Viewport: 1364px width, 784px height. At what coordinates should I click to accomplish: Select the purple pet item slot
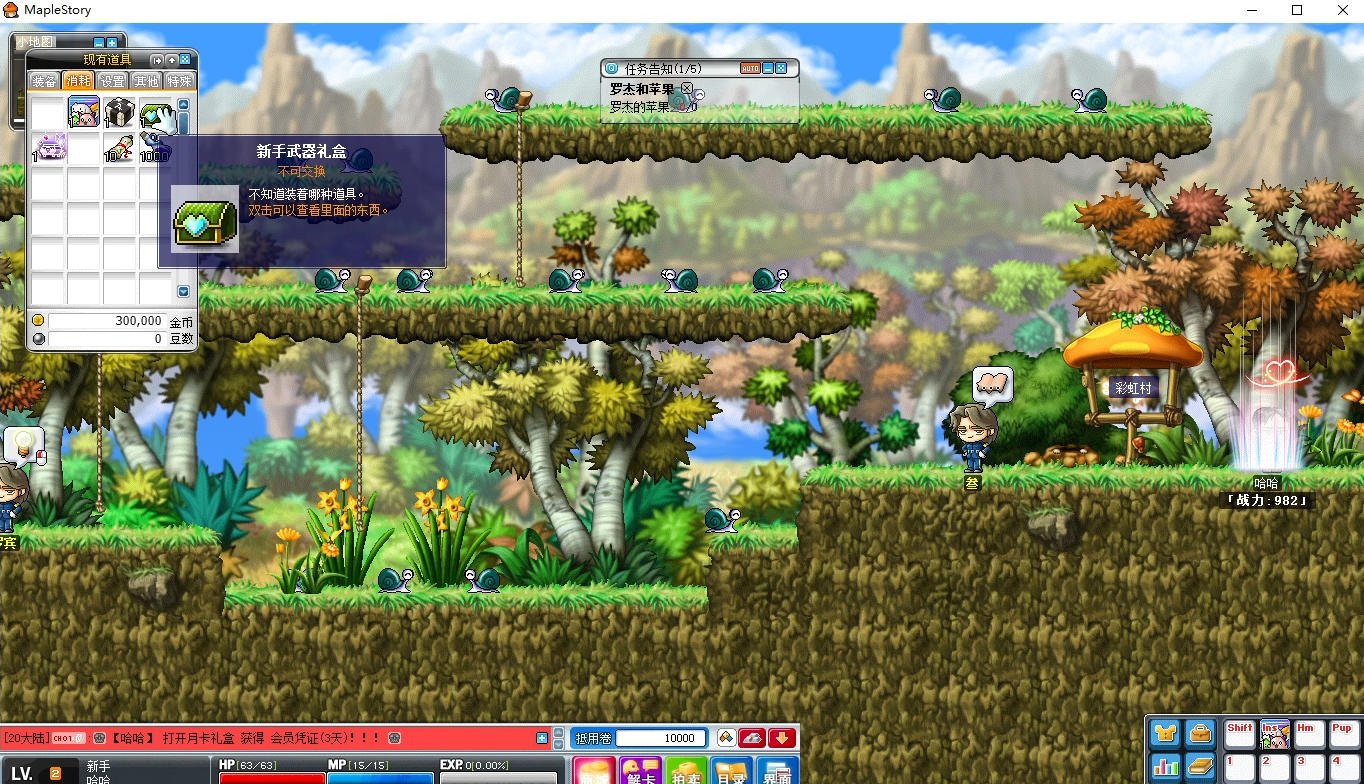48,148
